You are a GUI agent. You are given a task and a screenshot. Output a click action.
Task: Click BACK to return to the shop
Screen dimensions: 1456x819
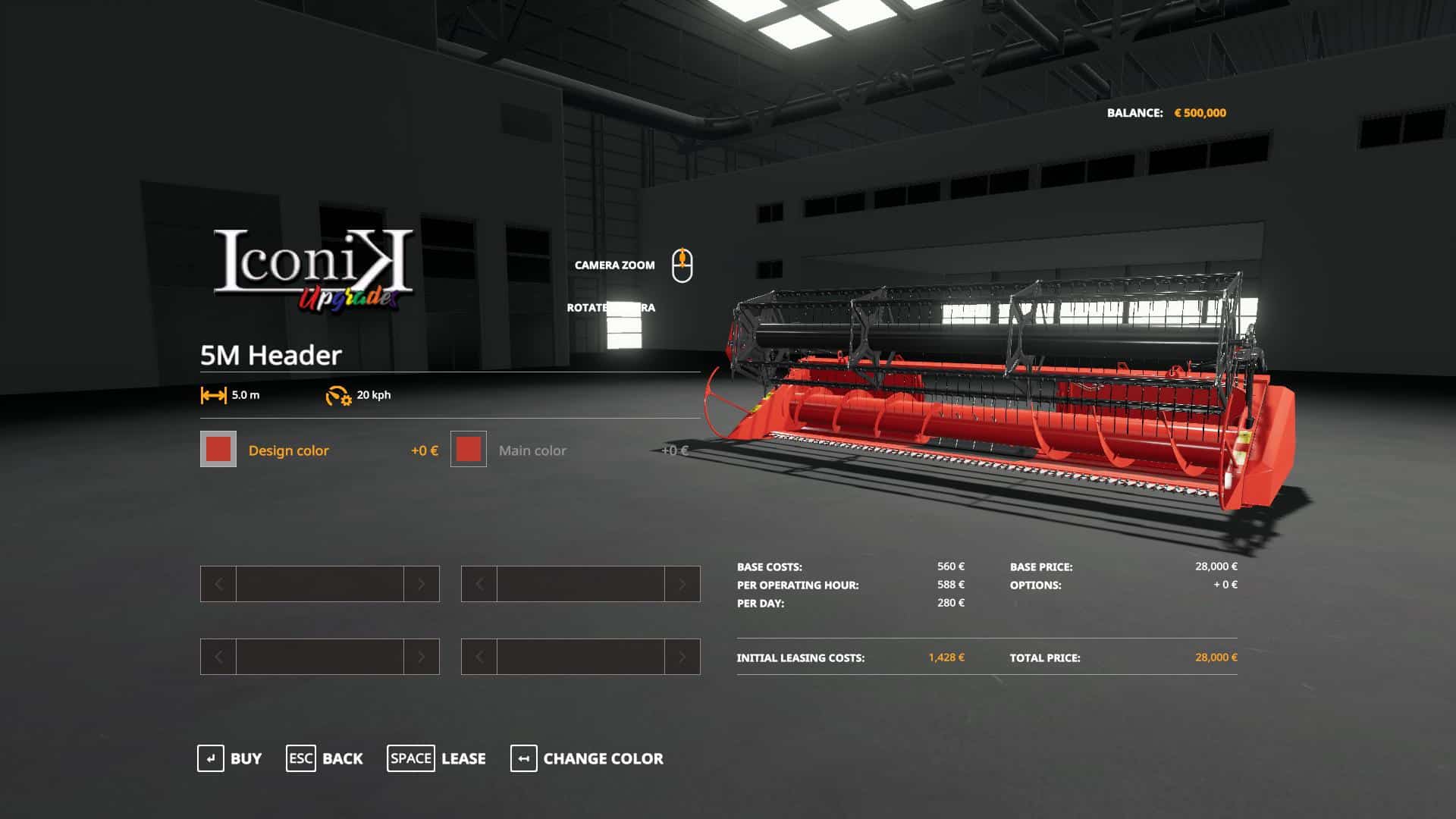(x=343, y=758)
